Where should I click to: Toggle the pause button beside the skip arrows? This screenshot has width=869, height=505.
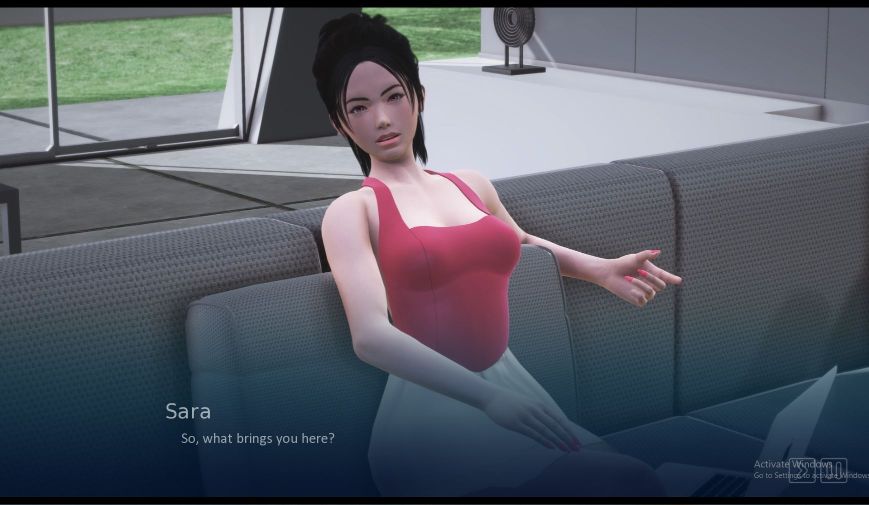coord(833,471)
